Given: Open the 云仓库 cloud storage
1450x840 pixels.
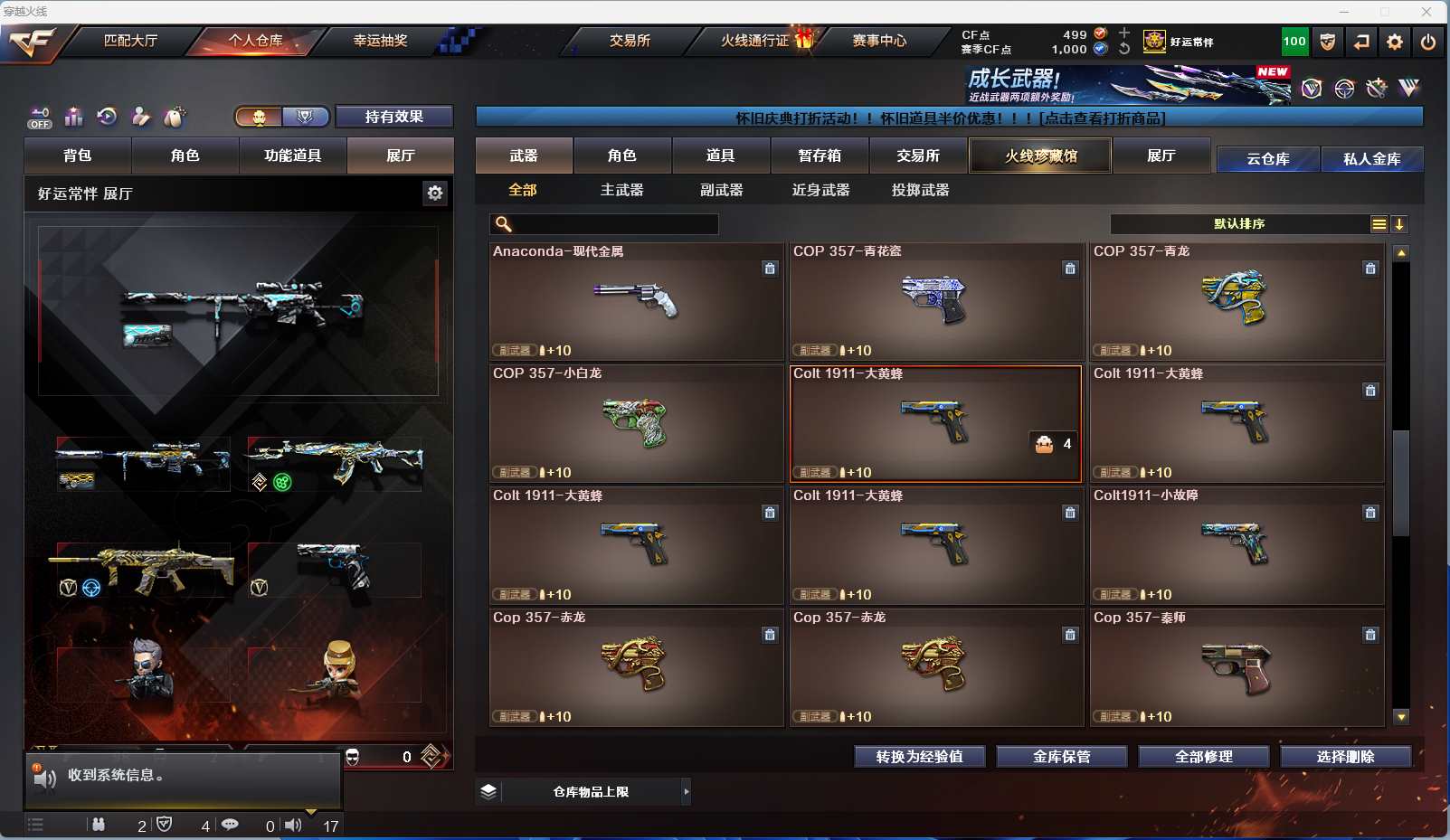Looking at the screenshot, I should tap(1267, 159).
